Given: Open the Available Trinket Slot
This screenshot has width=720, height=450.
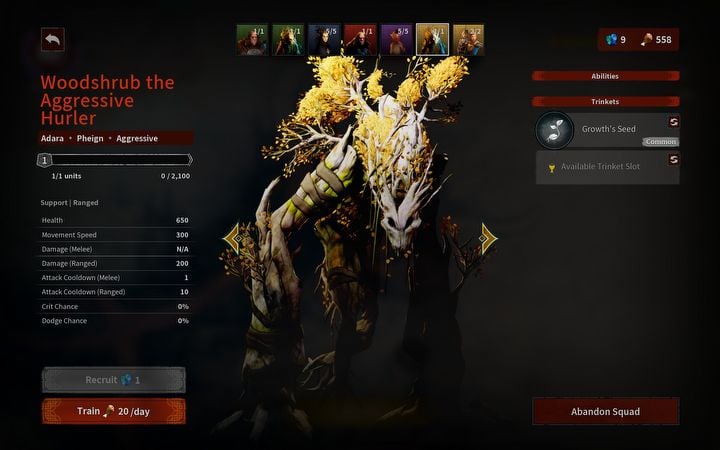Looking at the screenshot, I should tap(600, 166).
